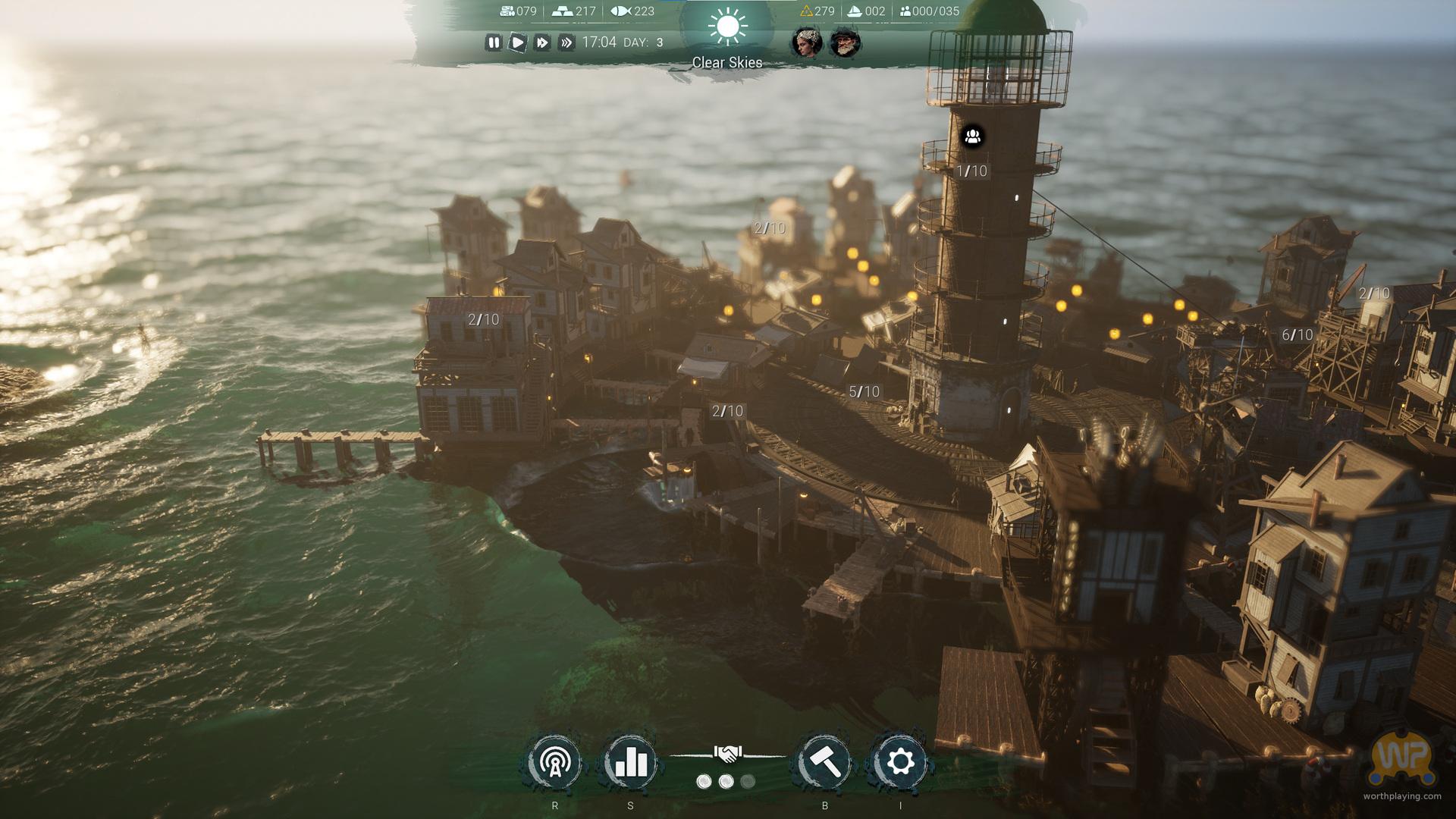Select the lighthouse population marker icon

(973, 136)
